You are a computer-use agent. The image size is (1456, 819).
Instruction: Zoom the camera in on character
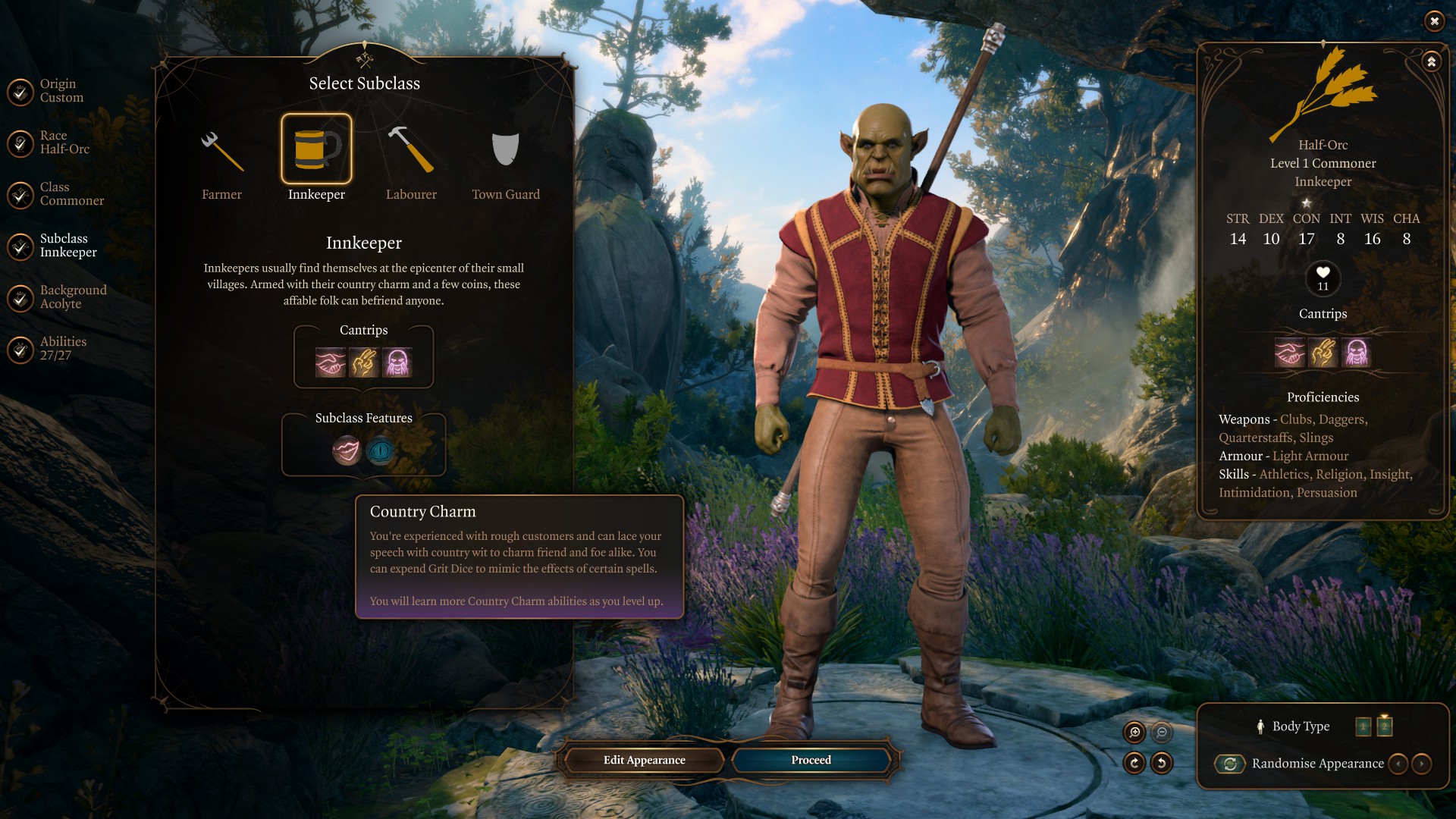tap(1134, 732)
